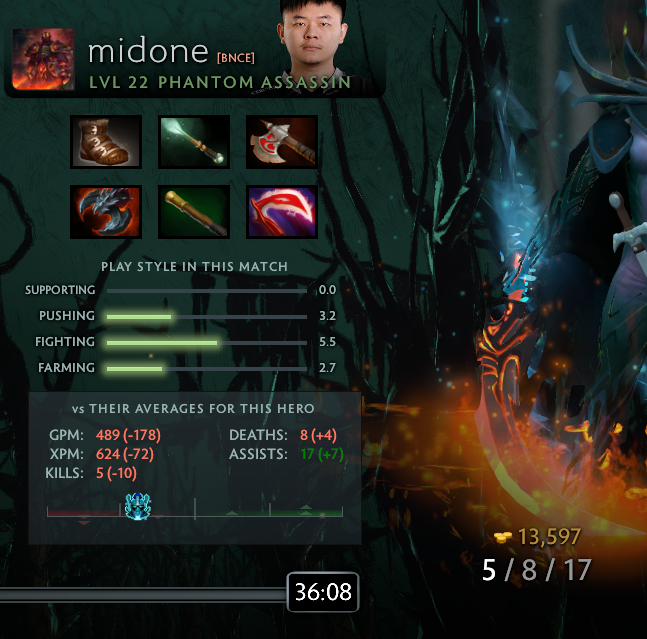This screenshot has height=639, width=647.
Task: Click the Desolator red blade item
Action: pos(282,212)
